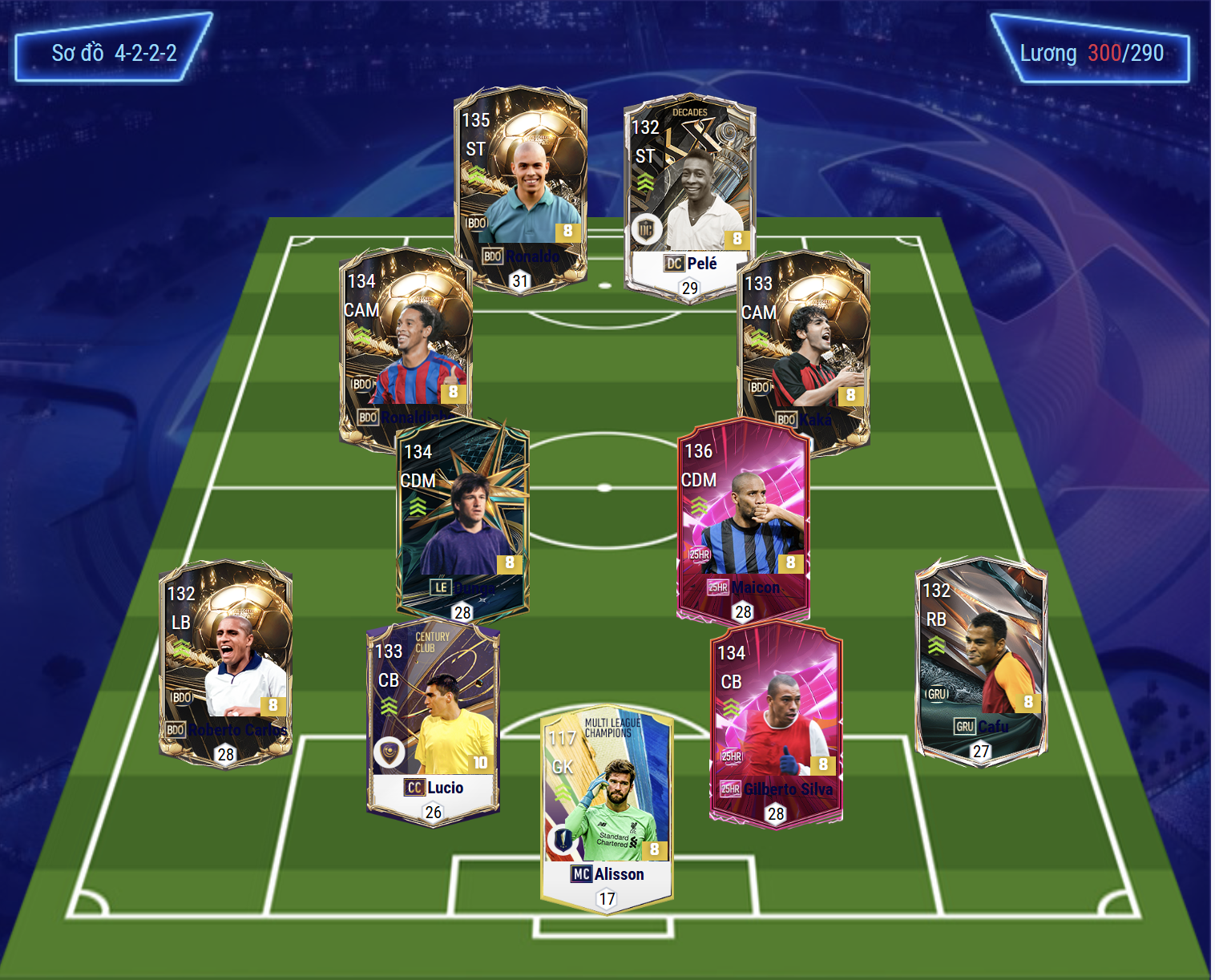Viewport: 1215px width, 980px height.
Task: Select the Cafu right-back card
Action: pos(981,659)
